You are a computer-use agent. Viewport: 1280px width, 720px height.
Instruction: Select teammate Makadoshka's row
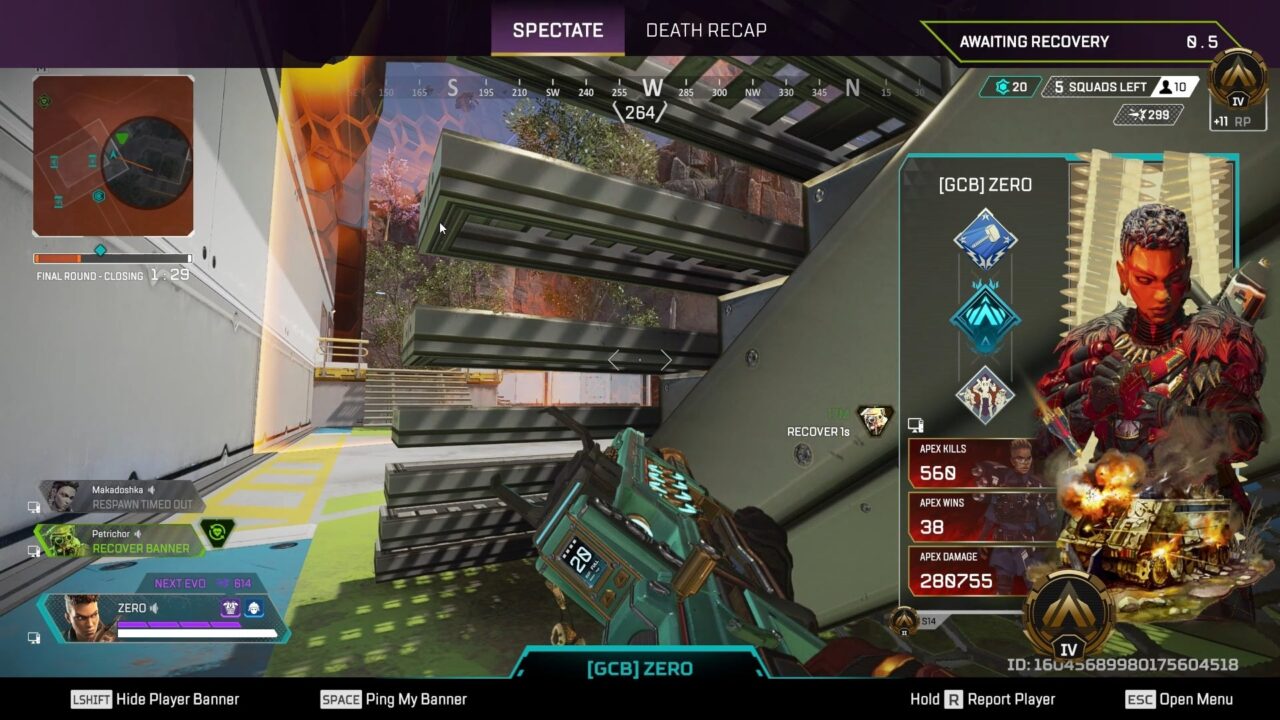click(120, 497)
